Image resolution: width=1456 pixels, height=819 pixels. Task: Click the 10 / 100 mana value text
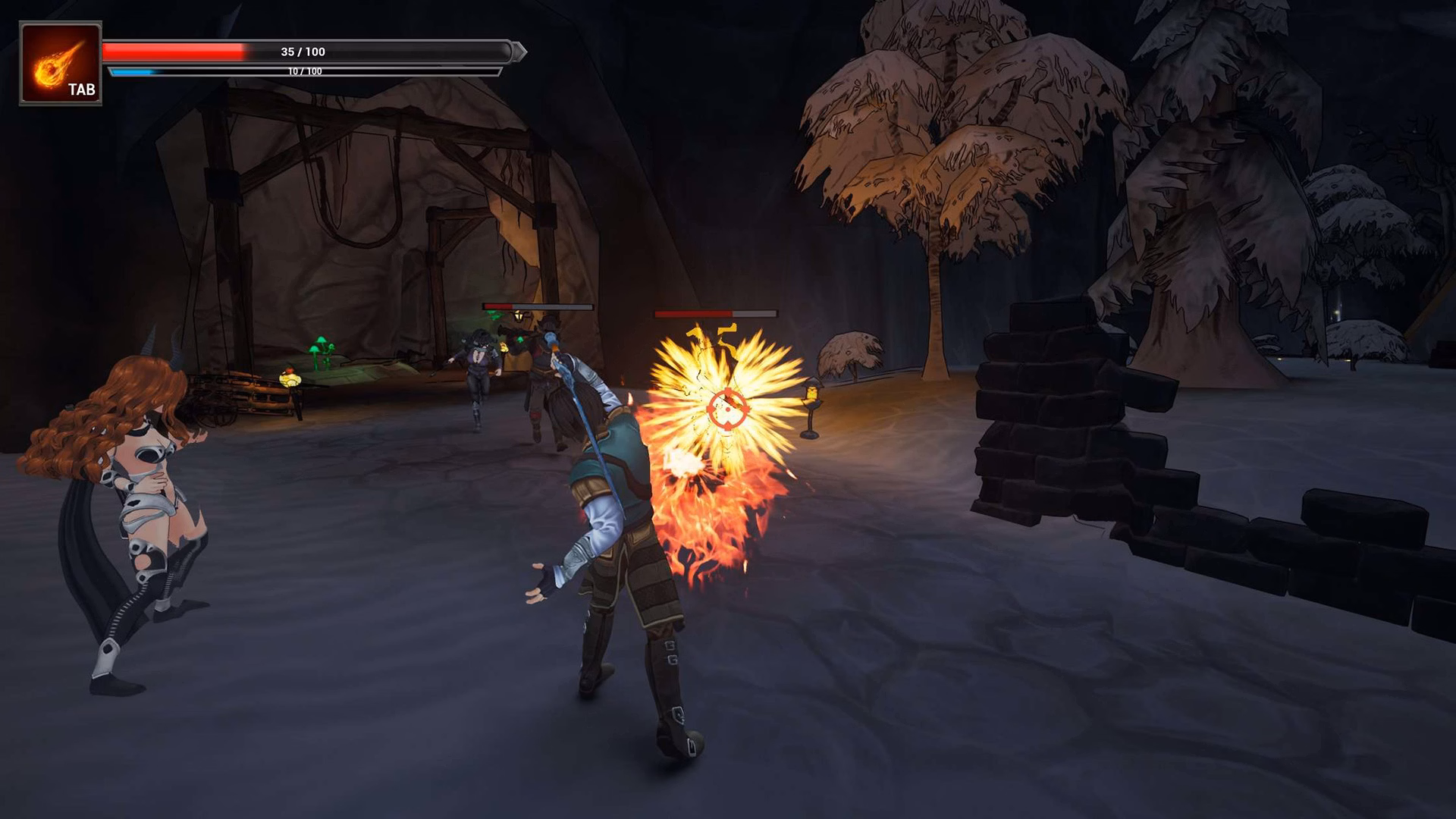pyautogui.click(x=303, y=70)
